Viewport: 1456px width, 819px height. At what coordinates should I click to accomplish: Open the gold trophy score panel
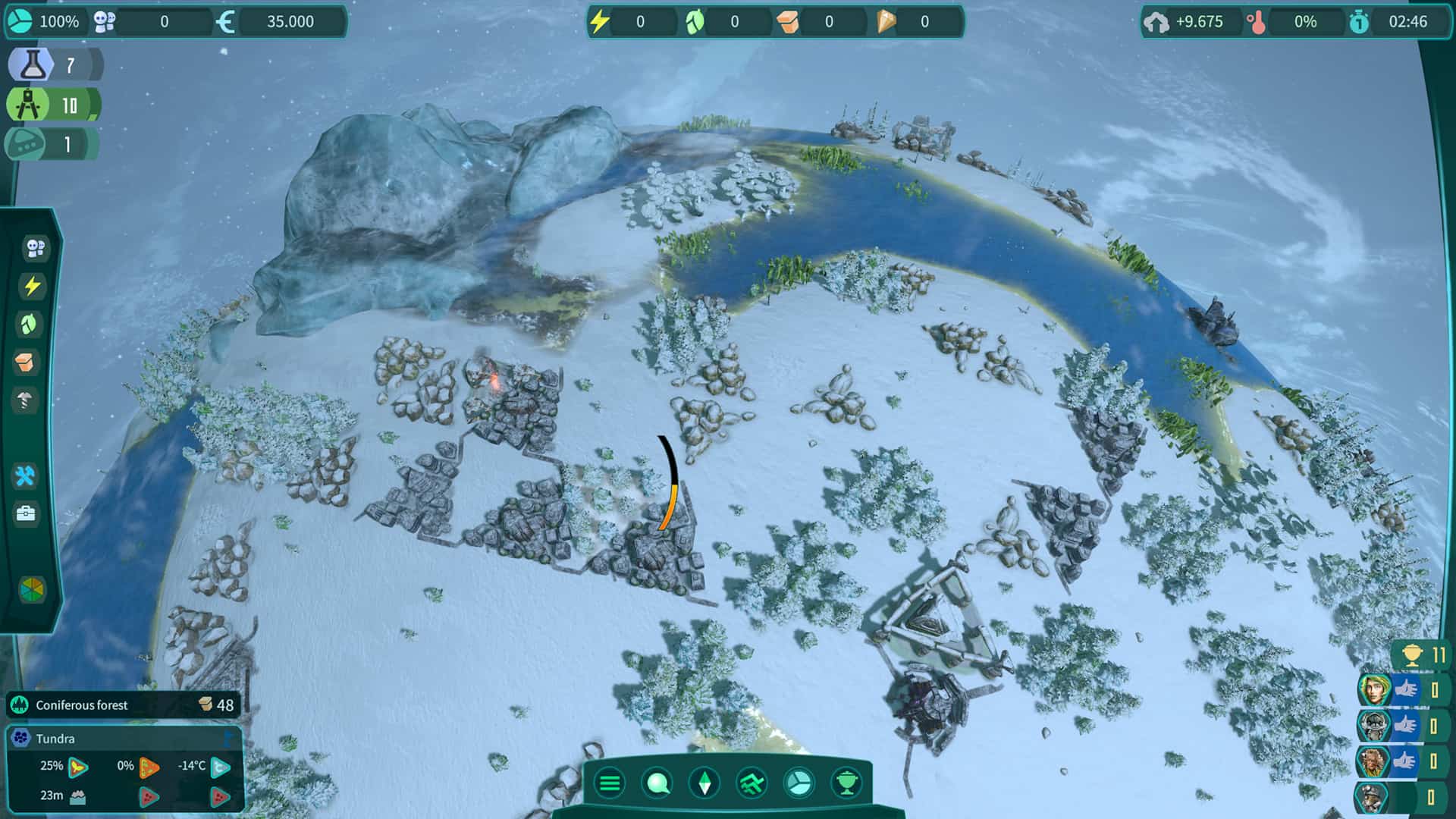[x=1423, y=654]
